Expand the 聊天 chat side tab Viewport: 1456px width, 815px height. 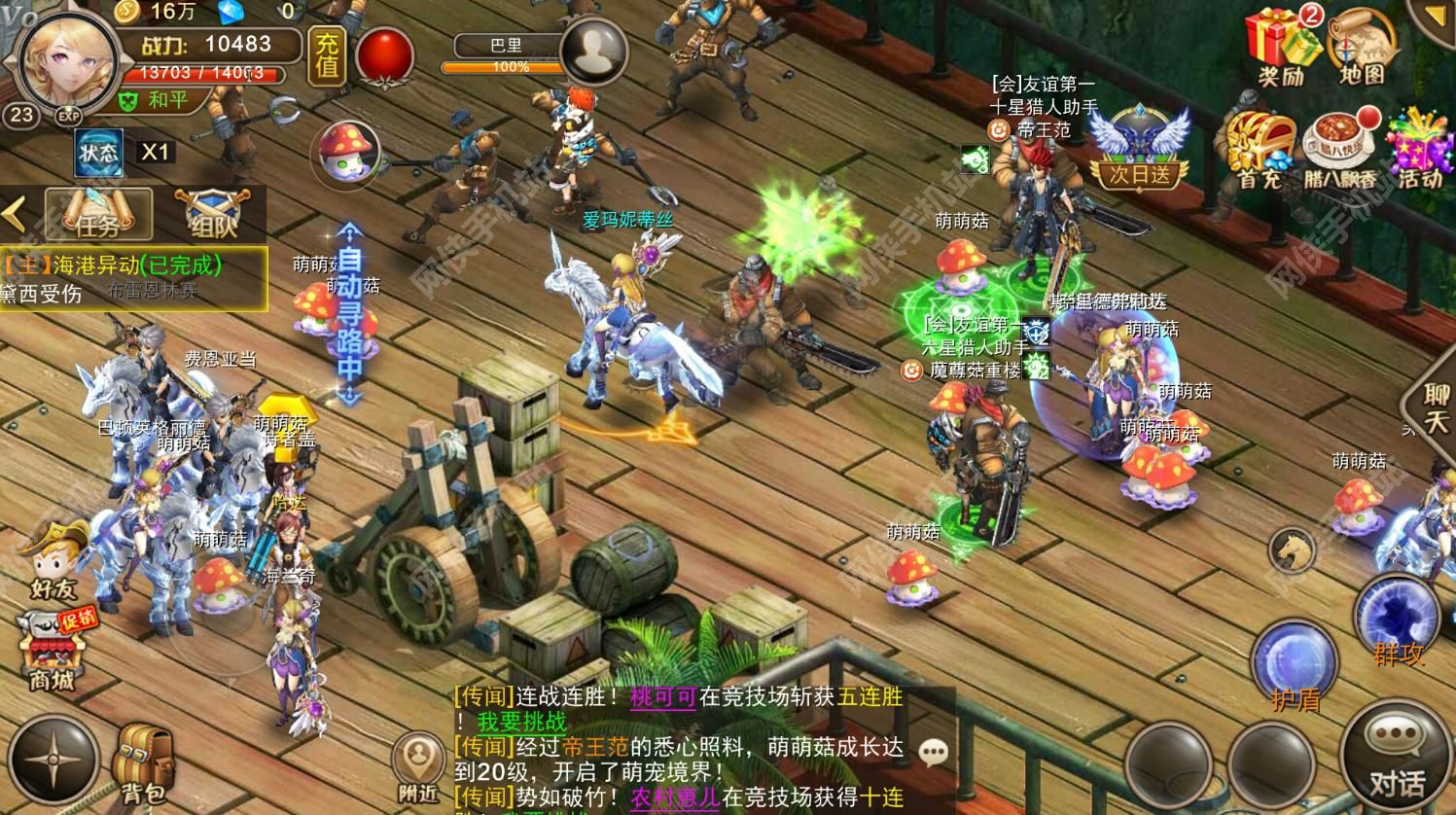[1434, 407]
